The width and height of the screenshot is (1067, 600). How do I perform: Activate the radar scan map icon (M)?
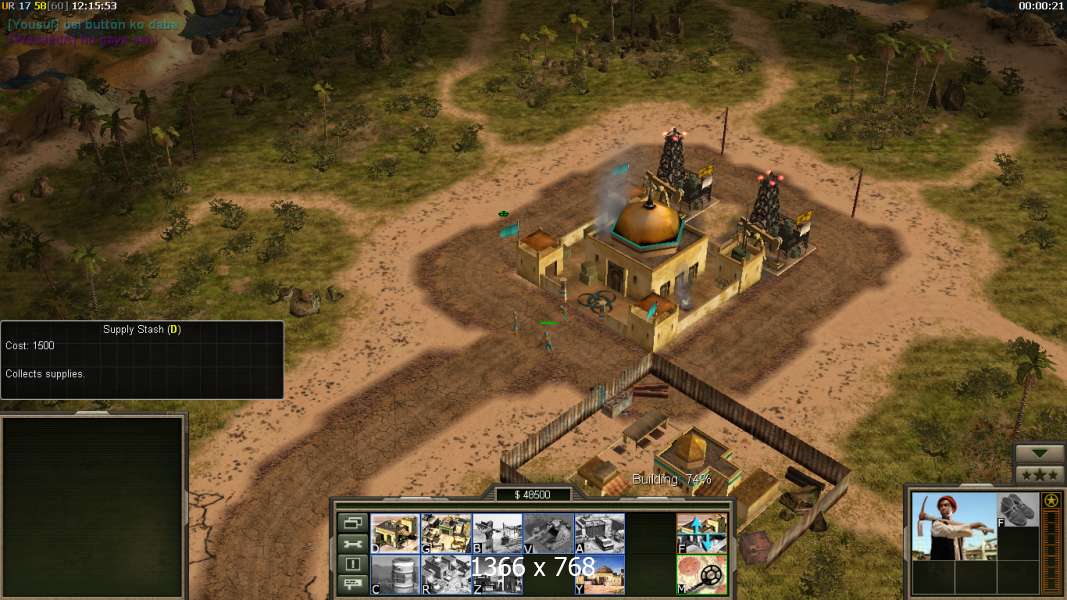pyautogui.click(x=702, y=574)
